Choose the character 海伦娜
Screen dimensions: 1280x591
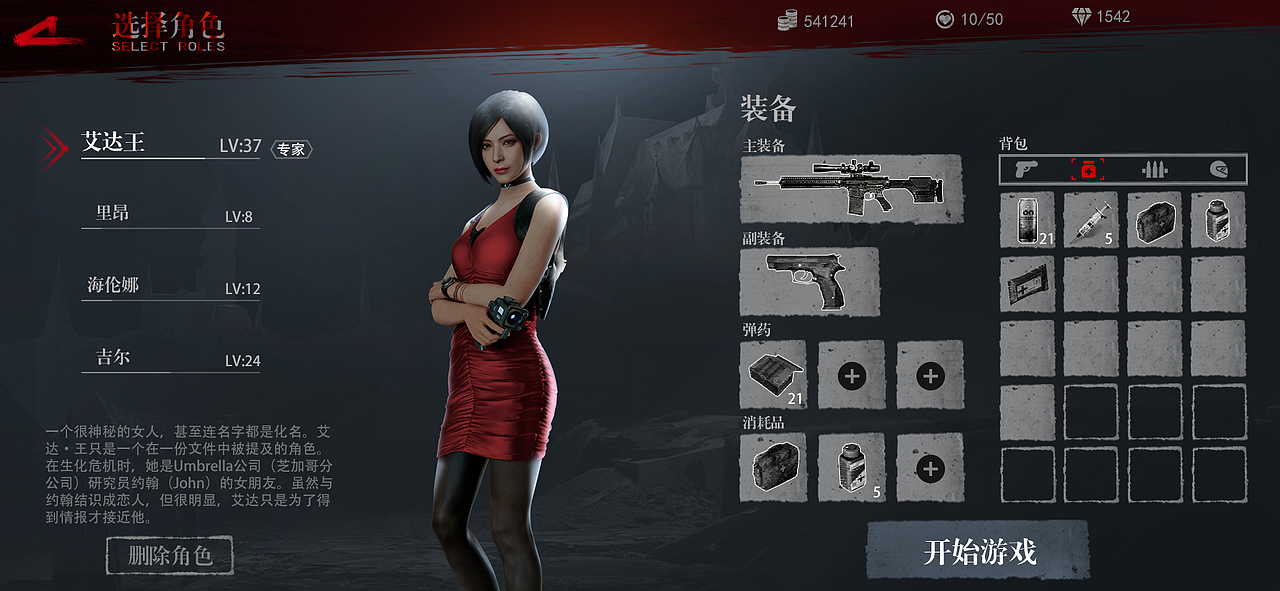click(113, 285)
